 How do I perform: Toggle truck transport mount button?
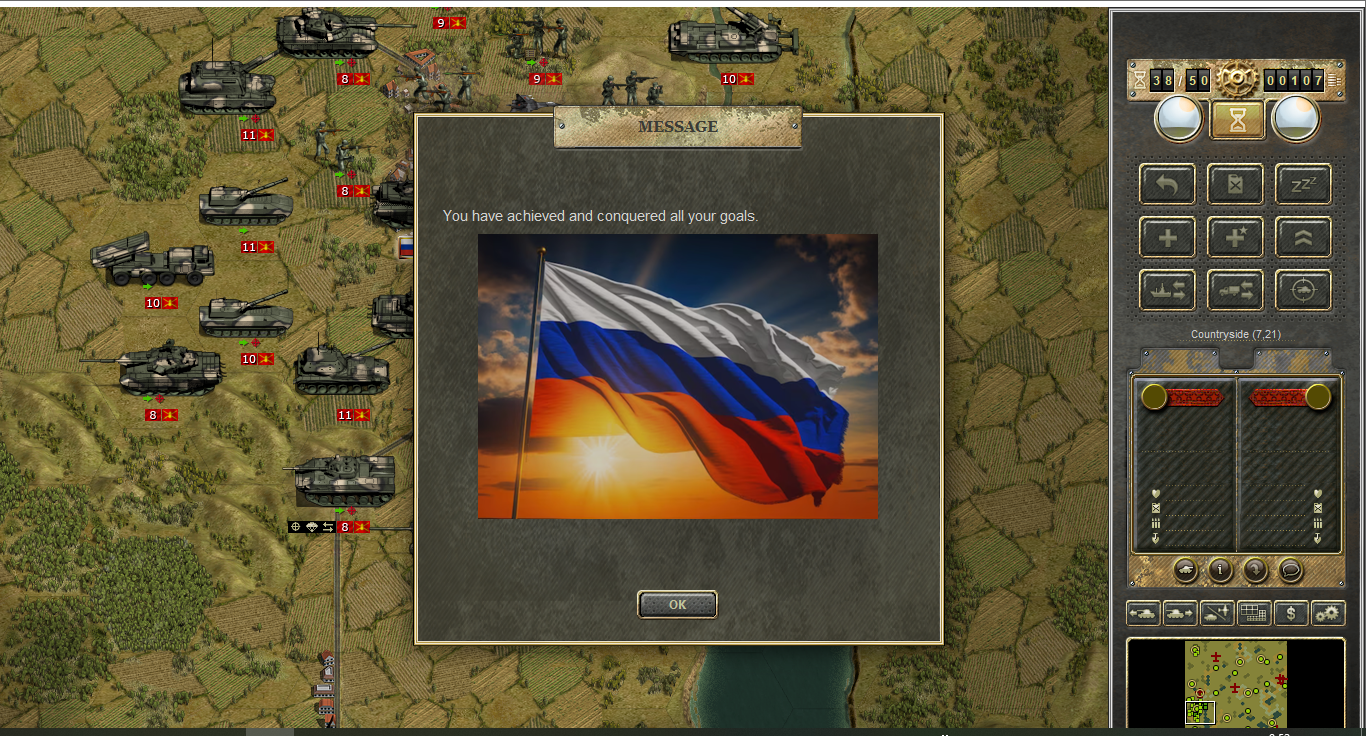point(1235,290)
